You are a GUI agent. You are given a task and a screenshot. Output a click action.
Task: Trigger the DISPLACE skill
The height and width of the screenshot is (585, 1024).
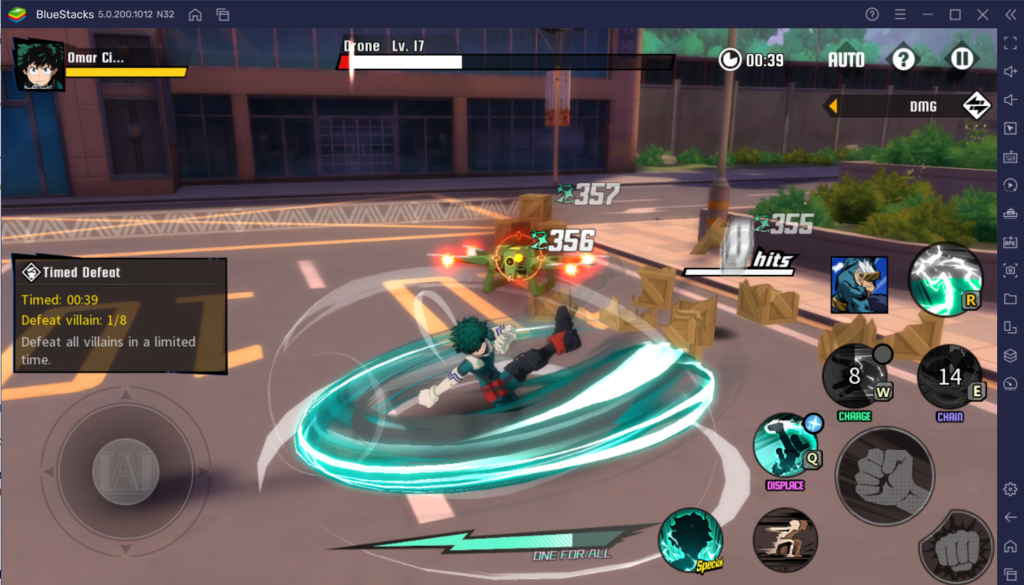click(x=785, y=446)
